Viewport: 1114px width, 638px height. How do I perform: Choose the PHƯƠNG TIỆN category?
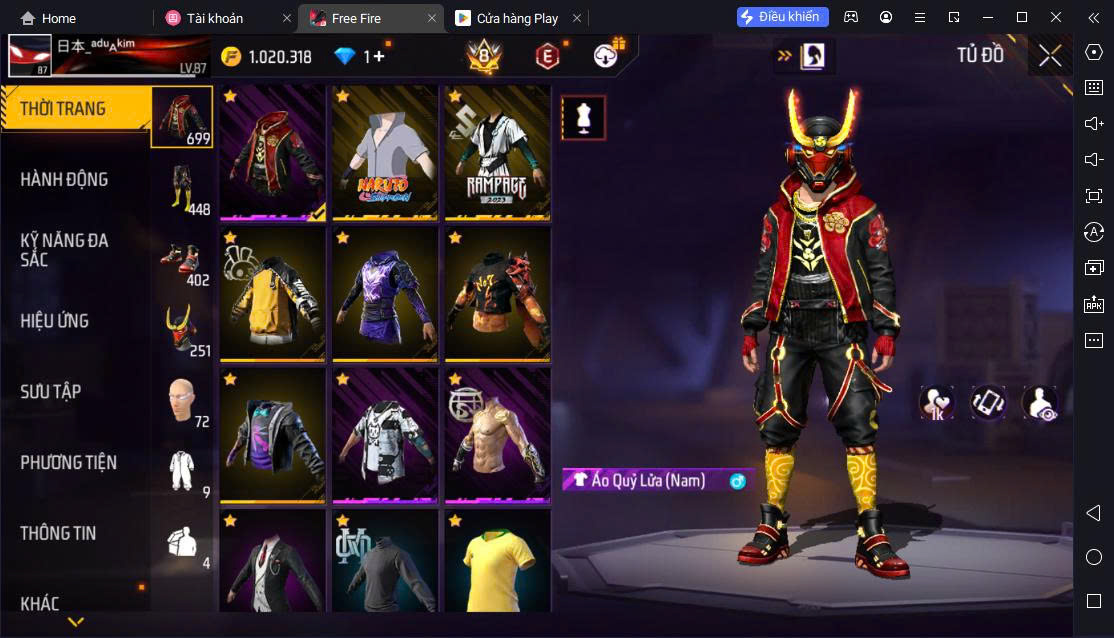68,463
